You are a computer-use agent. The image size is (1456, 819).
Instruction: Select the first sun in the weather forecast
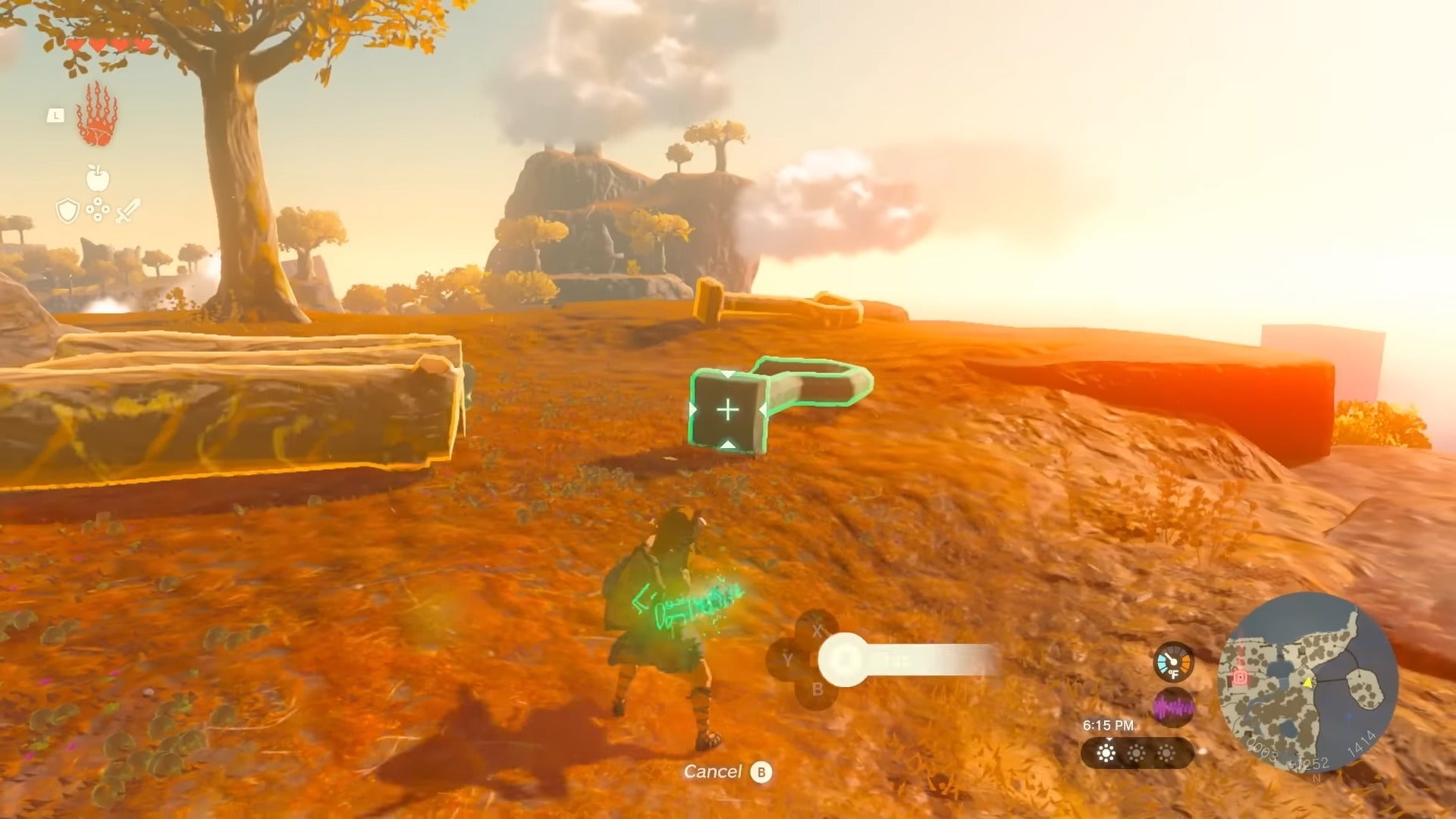1105,754
